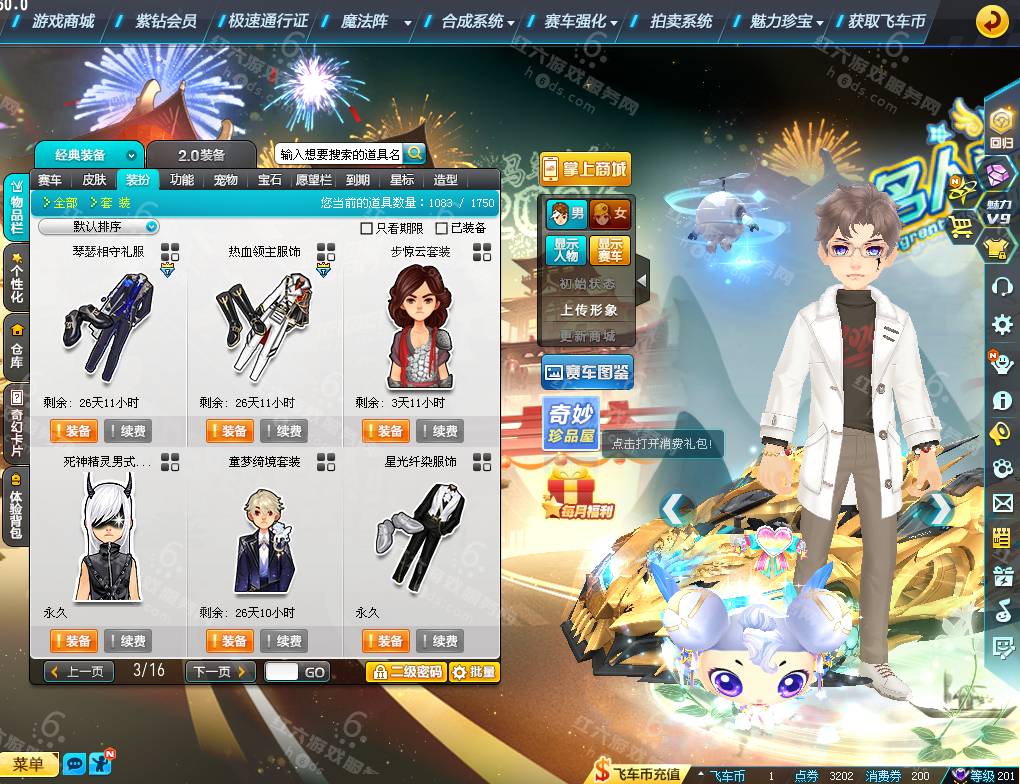Screen dimensions: 1020x784
Task: Click the 批量 batch button
Action: click(x=474, y=672)
